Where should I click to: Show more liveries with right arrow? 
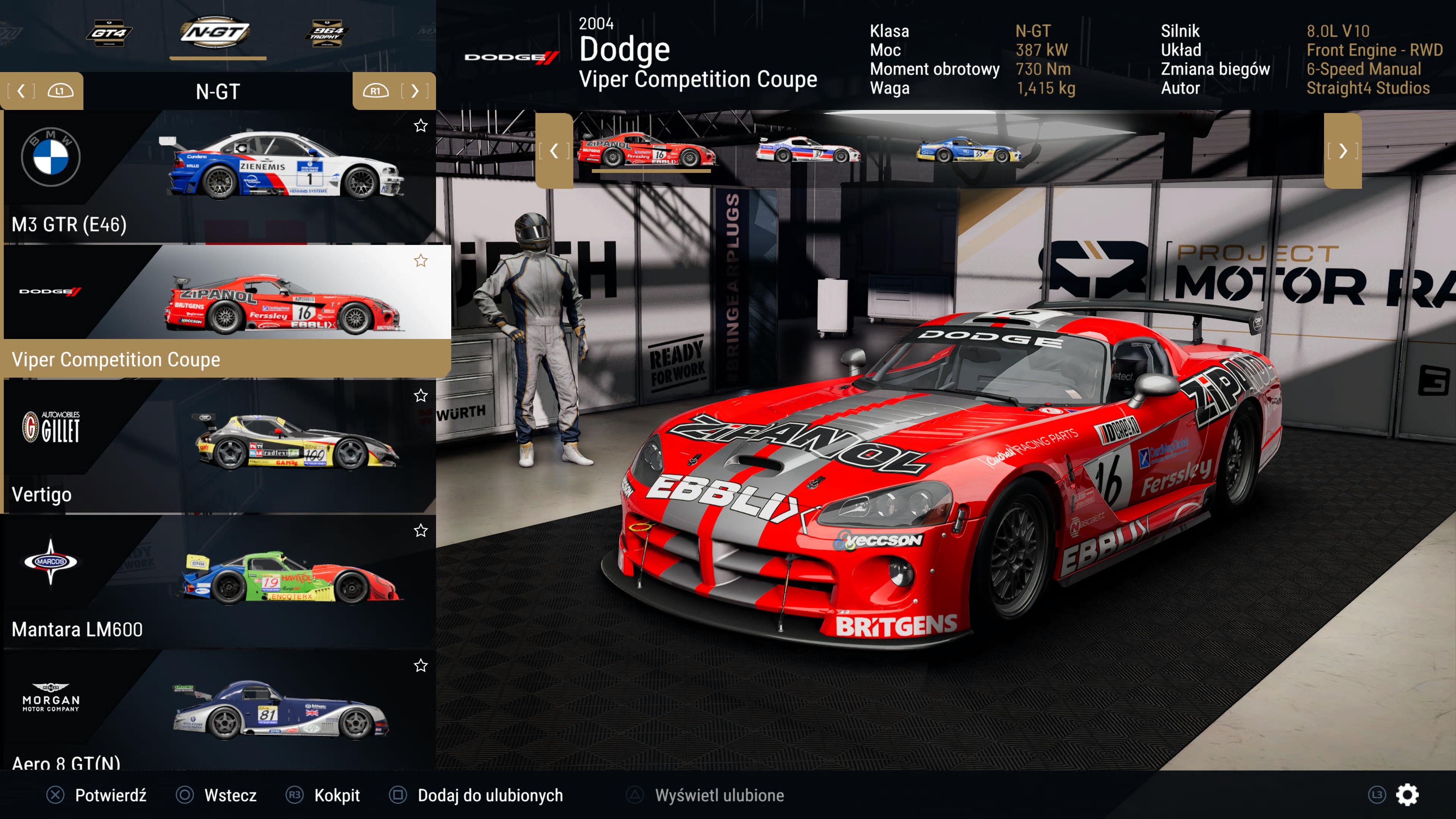click(1343, 151)
